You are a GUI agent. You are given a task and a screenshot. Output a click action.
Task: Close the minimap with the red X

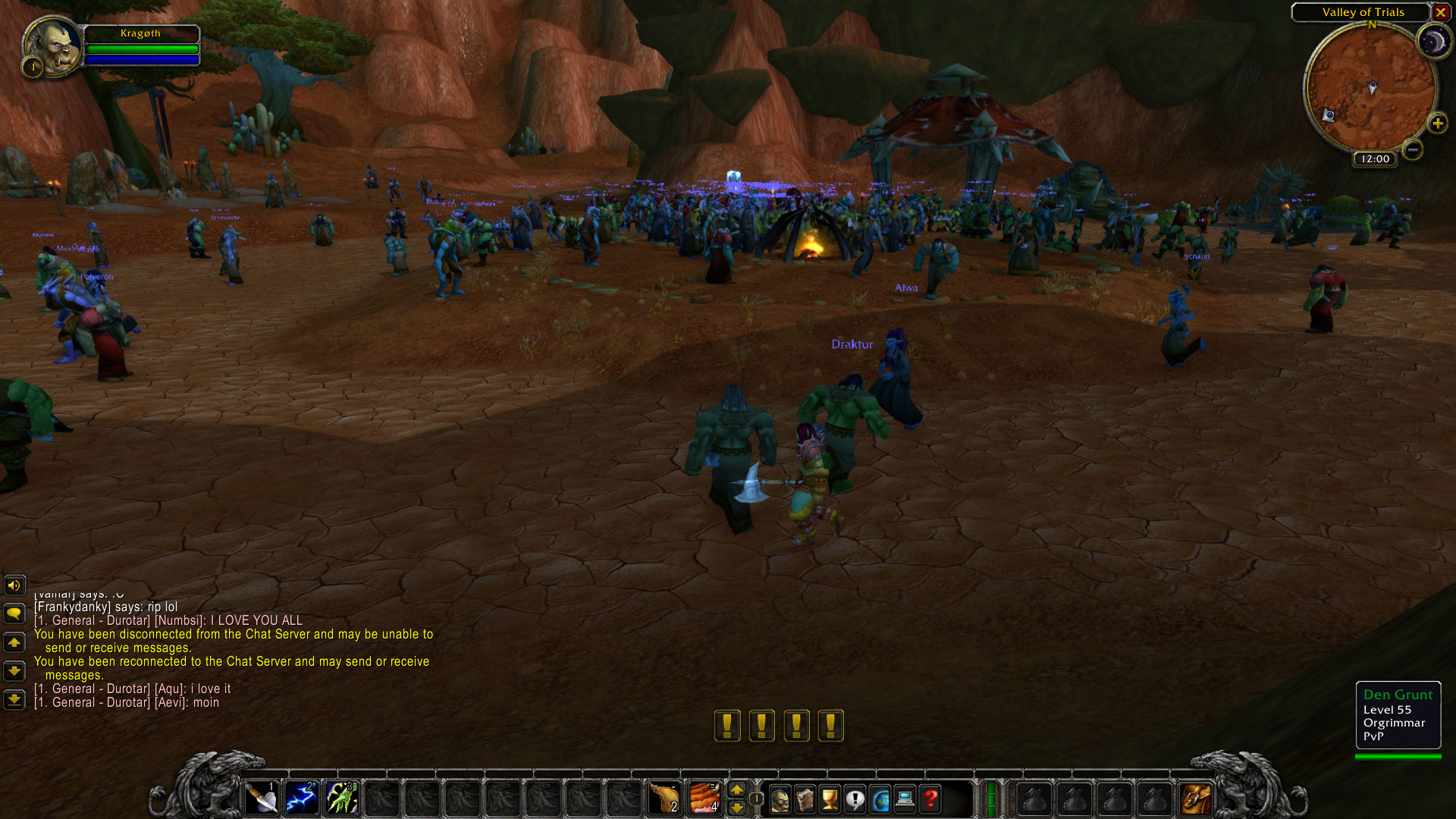click(x=1440, y=12)
